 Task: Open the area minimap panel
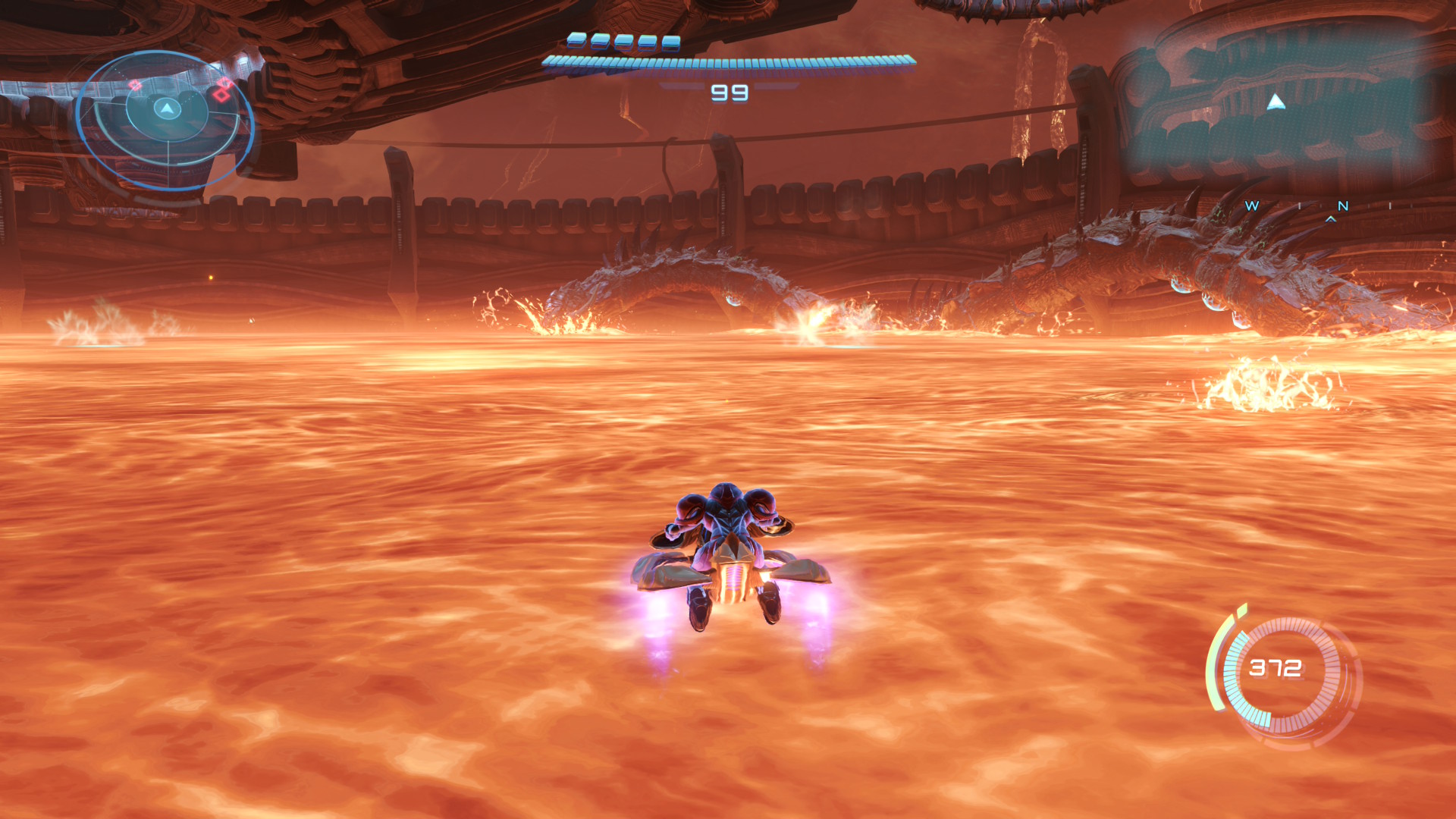[1278, 102]
